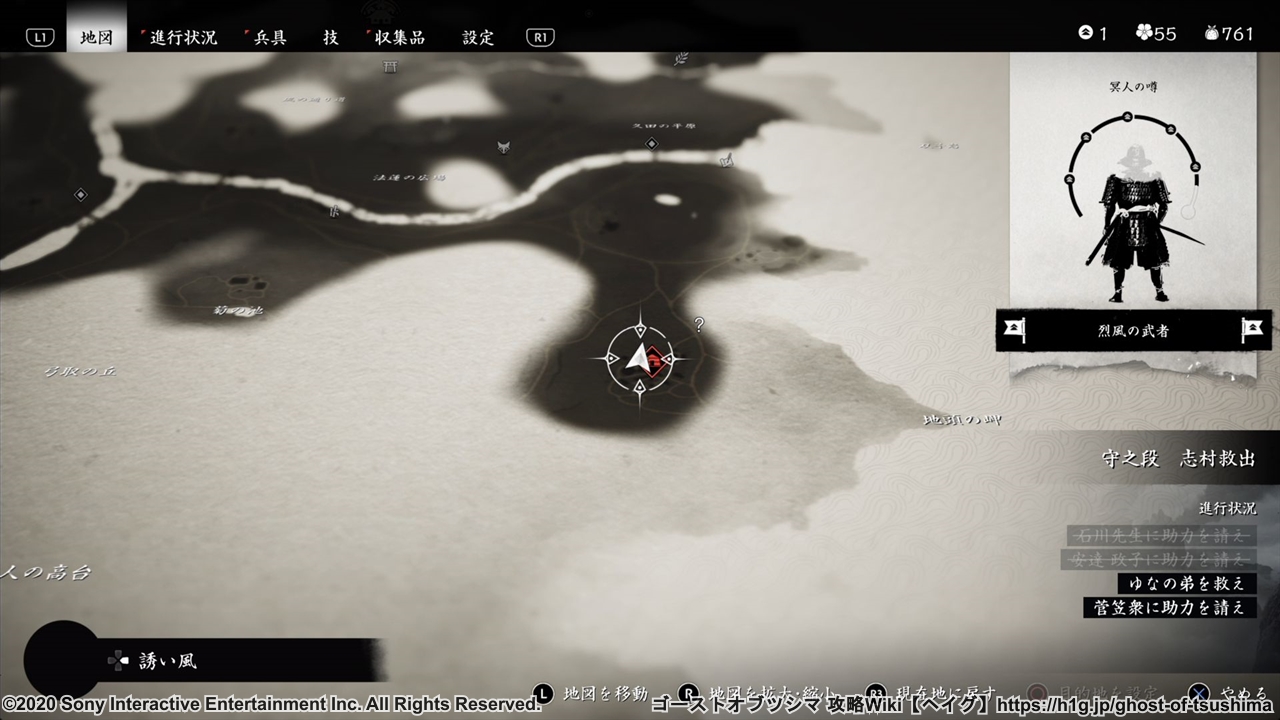Open the 技 techniques tab

pyautogui.click(x=331, y=37)
